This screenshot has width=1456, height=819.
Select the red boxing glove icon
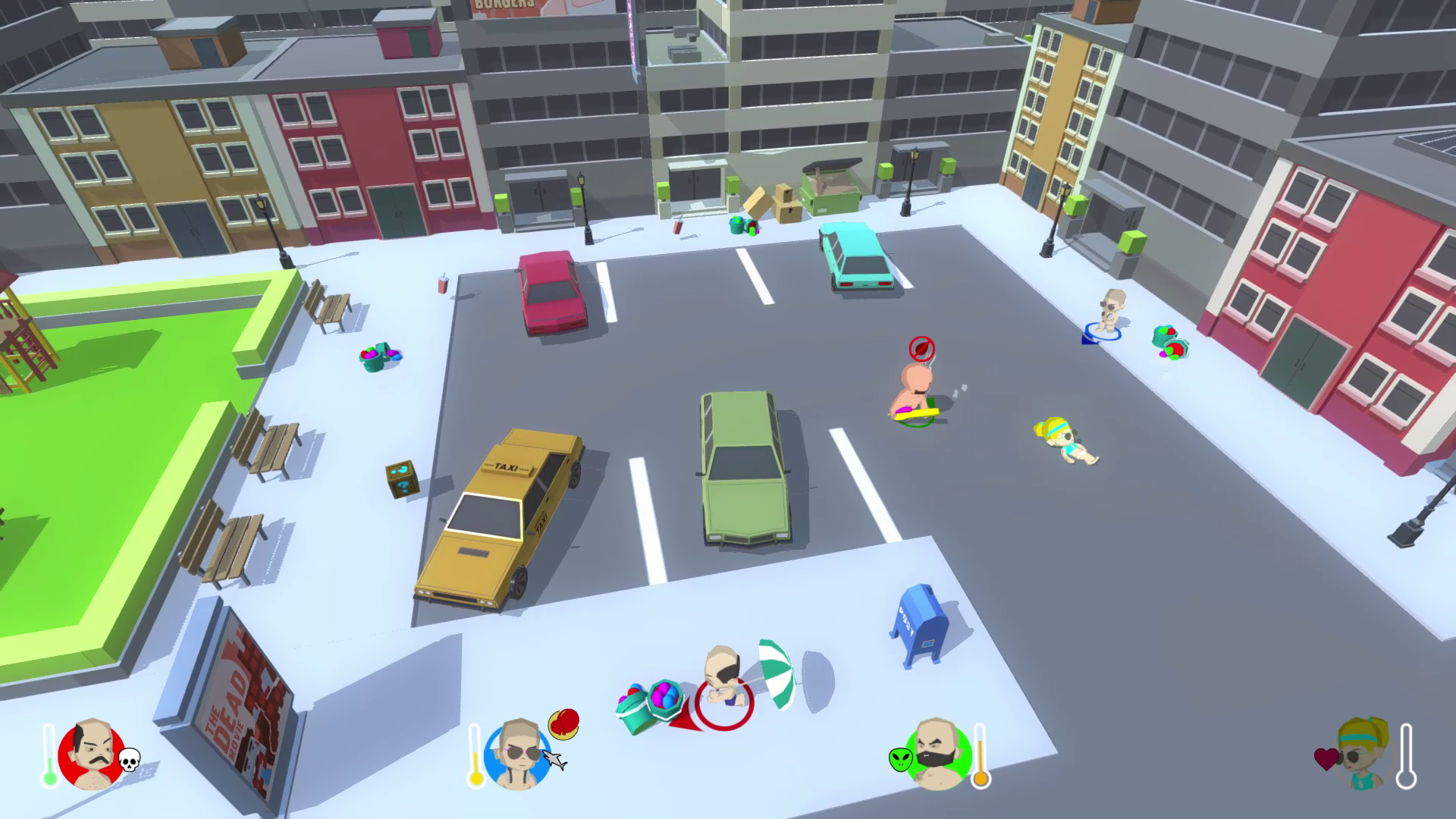click(x=563, y=723)
